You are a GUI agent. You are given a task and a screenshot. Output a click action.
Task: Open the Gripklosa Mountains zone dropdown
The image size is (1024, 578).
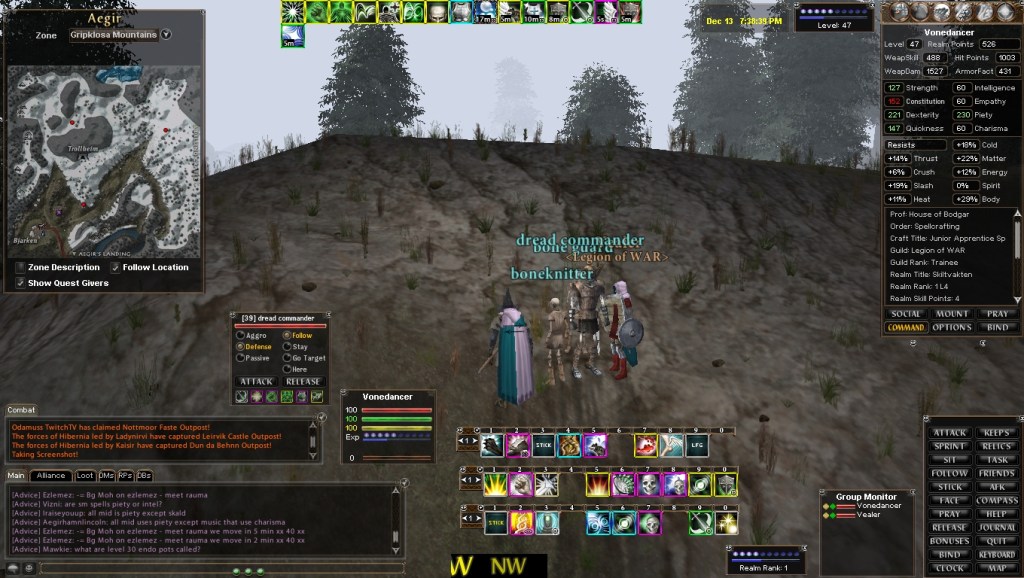pyautogui.click(x=166, y=34)
